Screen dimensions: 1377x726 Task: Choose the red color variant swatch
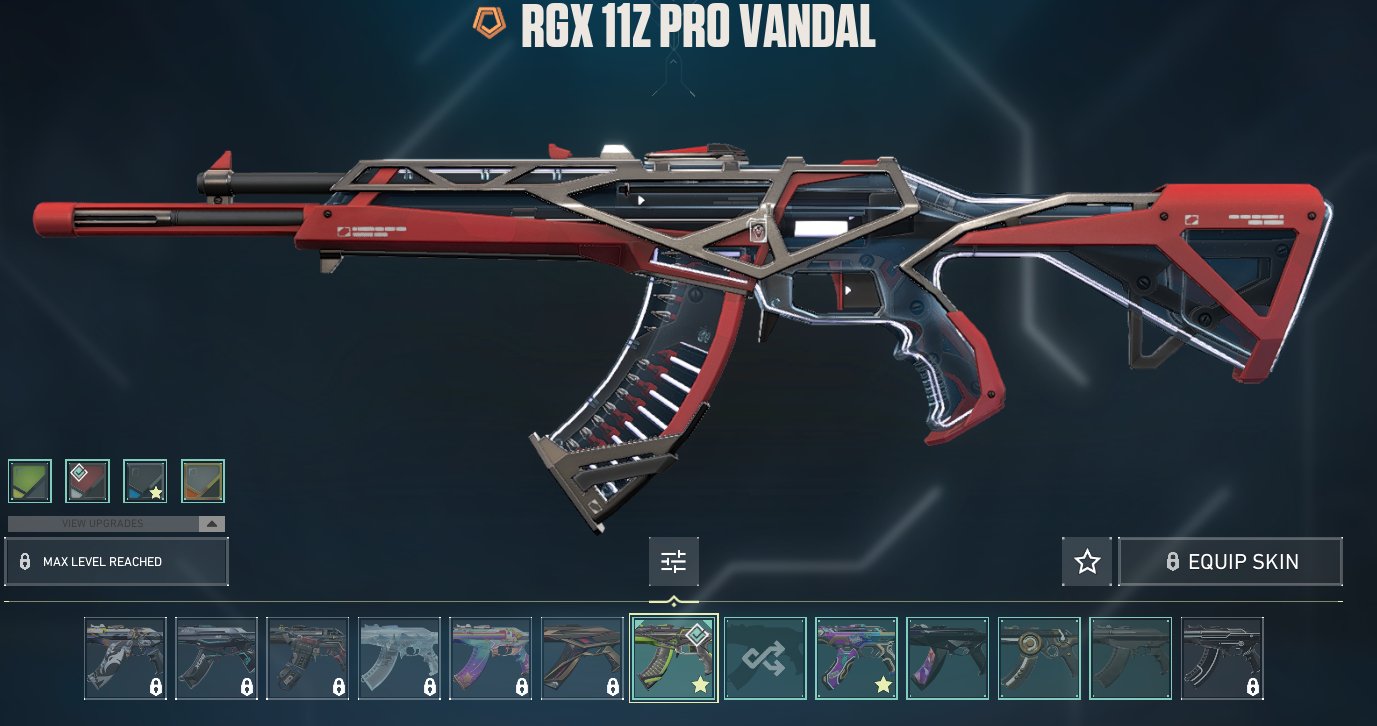click(x=87, y=481)
